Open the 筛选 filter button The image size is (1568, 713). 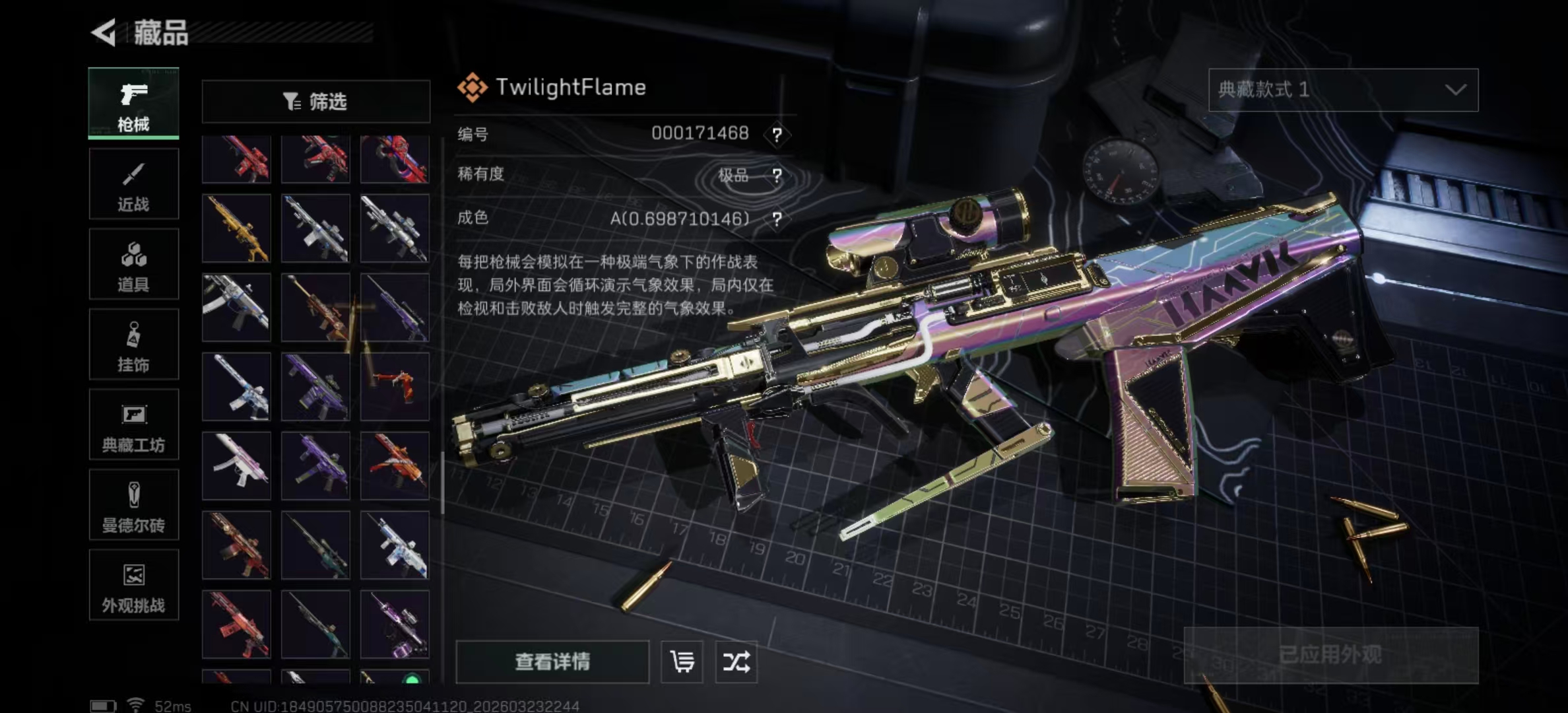point(315,102)
